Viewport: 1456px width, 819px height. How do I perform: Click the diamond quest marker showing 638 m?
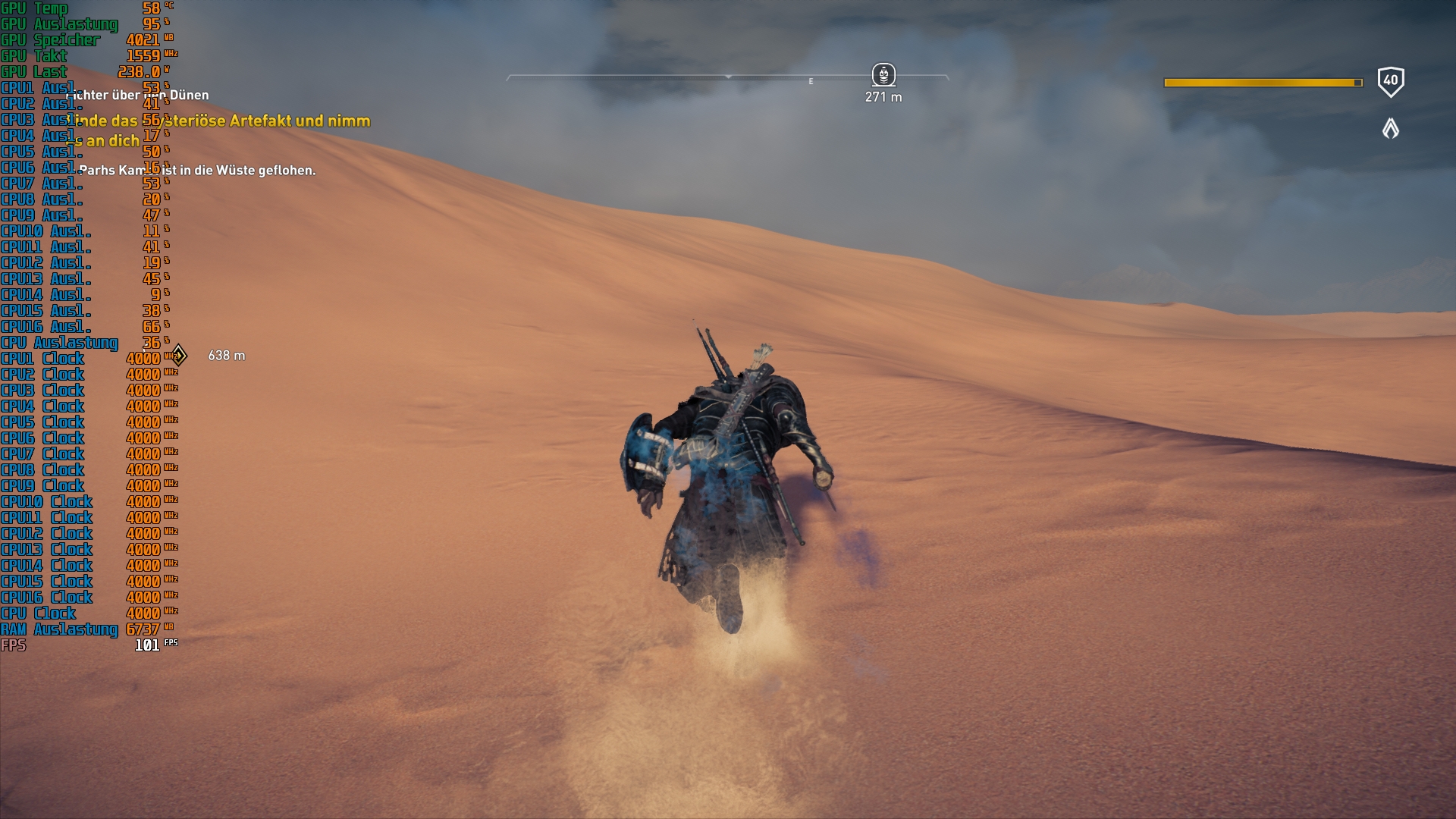pos(179,353)
